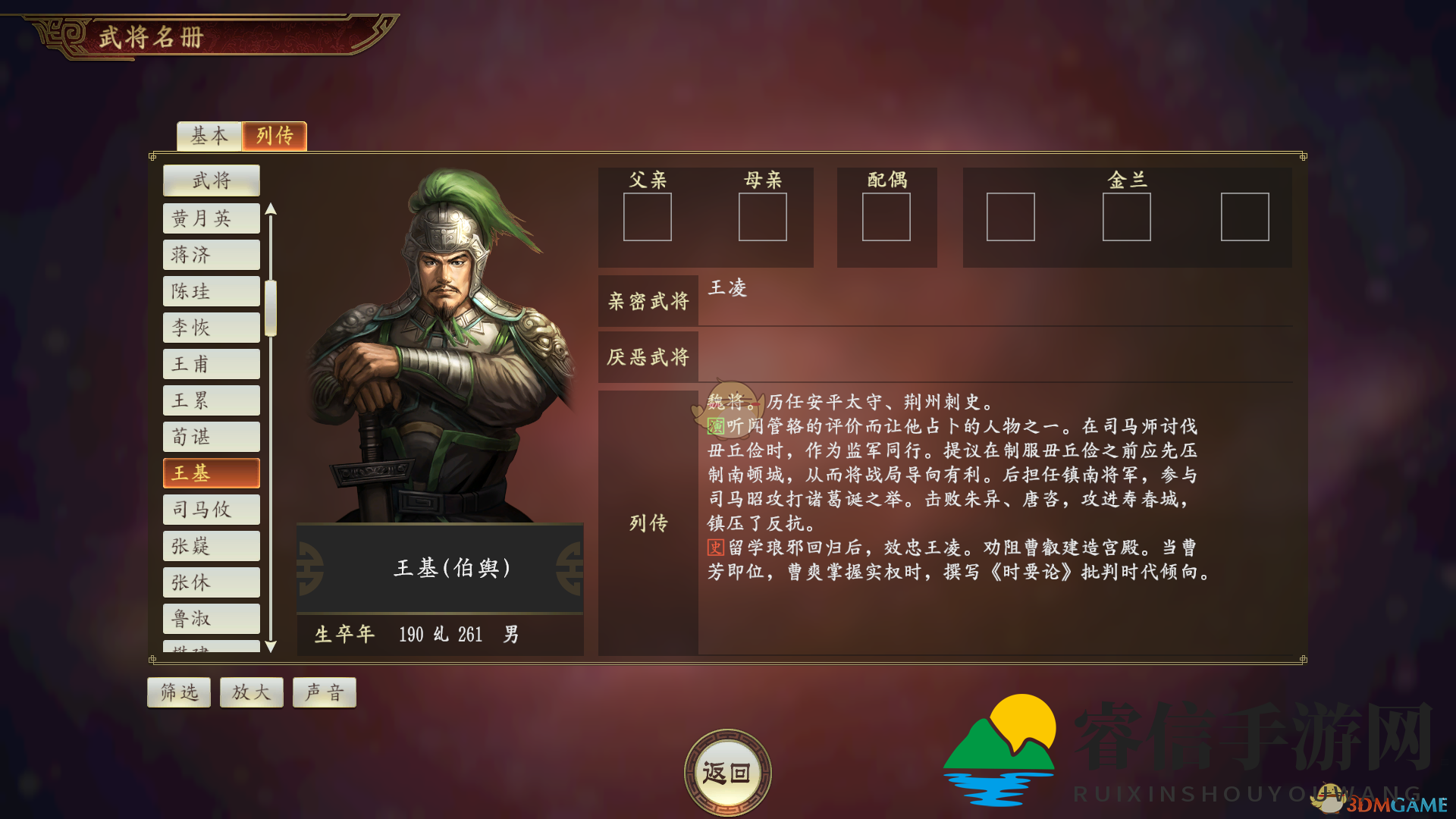
Task: Click the scroll-down arrow below the officer list
Action: [272, 648]
